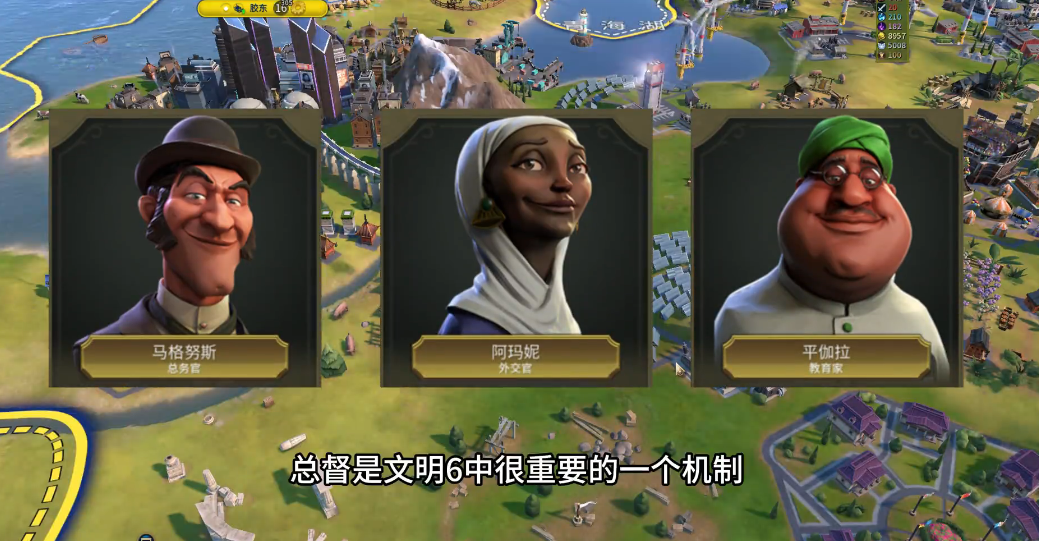Choose the 阿玛妮 diplomat governor card
This screenshot has width=1039, height=541.
[x=516, y=247]
